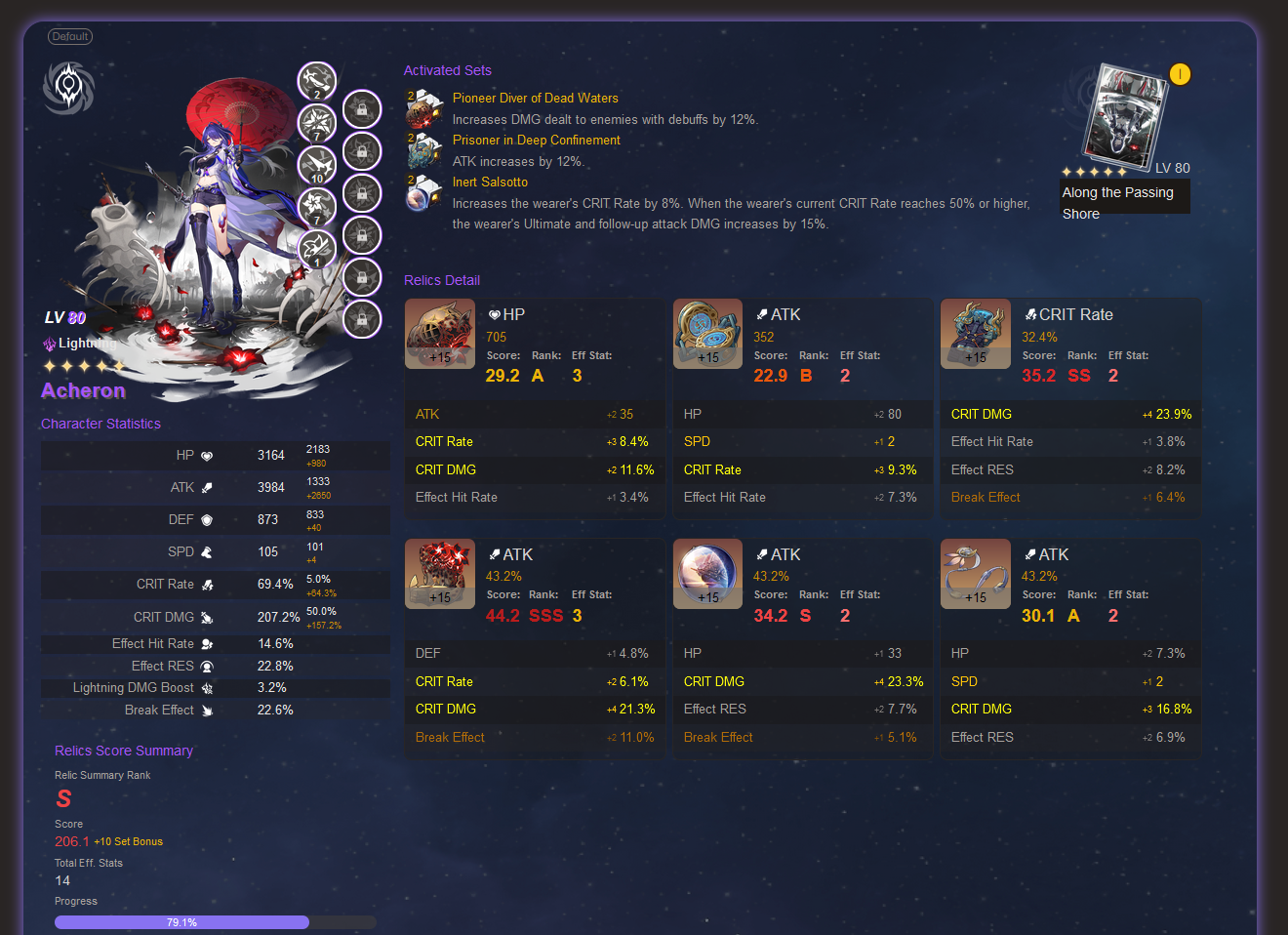Select the Lightning element icon under LV 80

(x=48, y=344)
